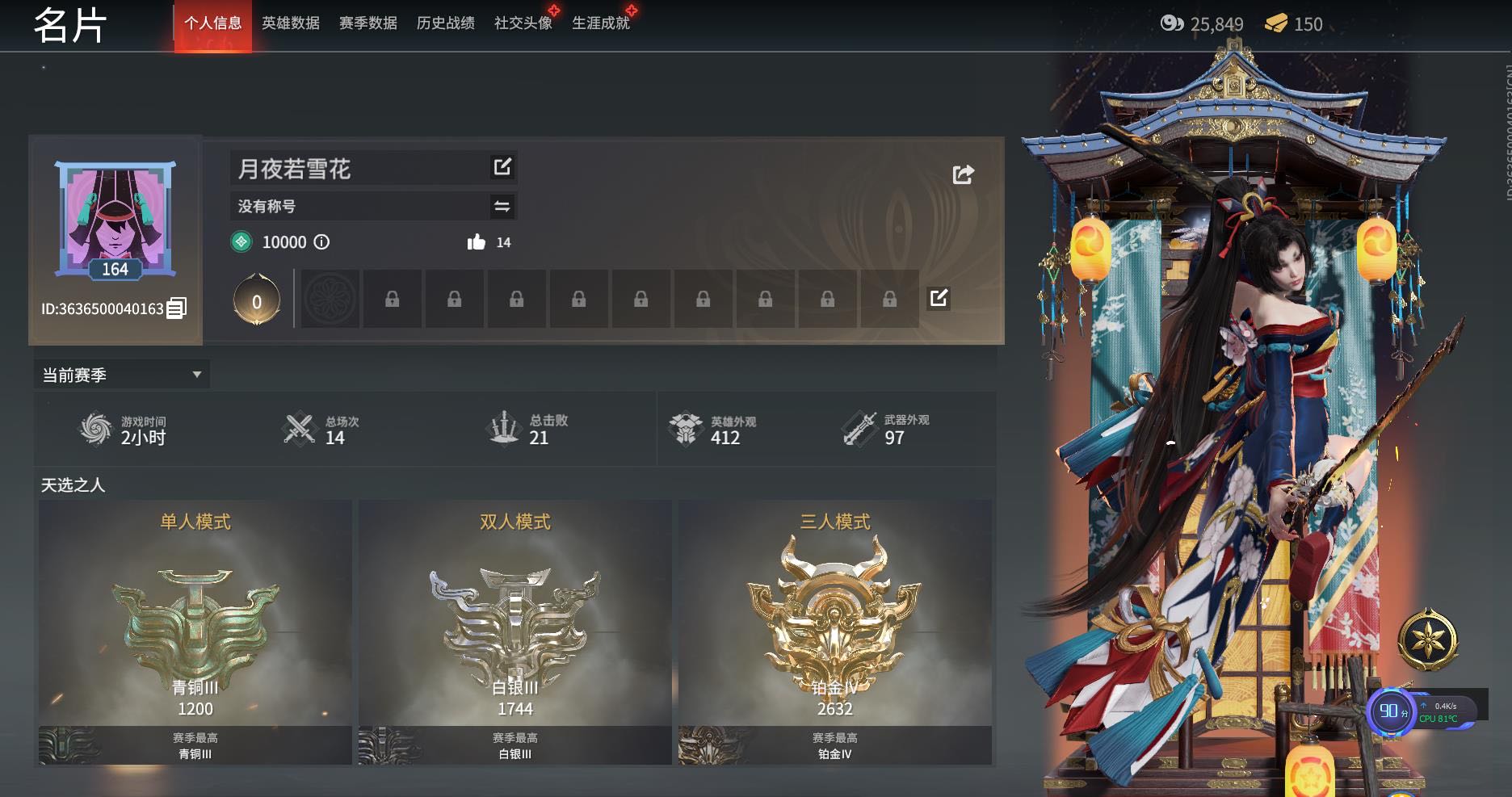Switch to the 个人信息 tab
Viewport: 1512px width, 797px height.
[213, 23]
